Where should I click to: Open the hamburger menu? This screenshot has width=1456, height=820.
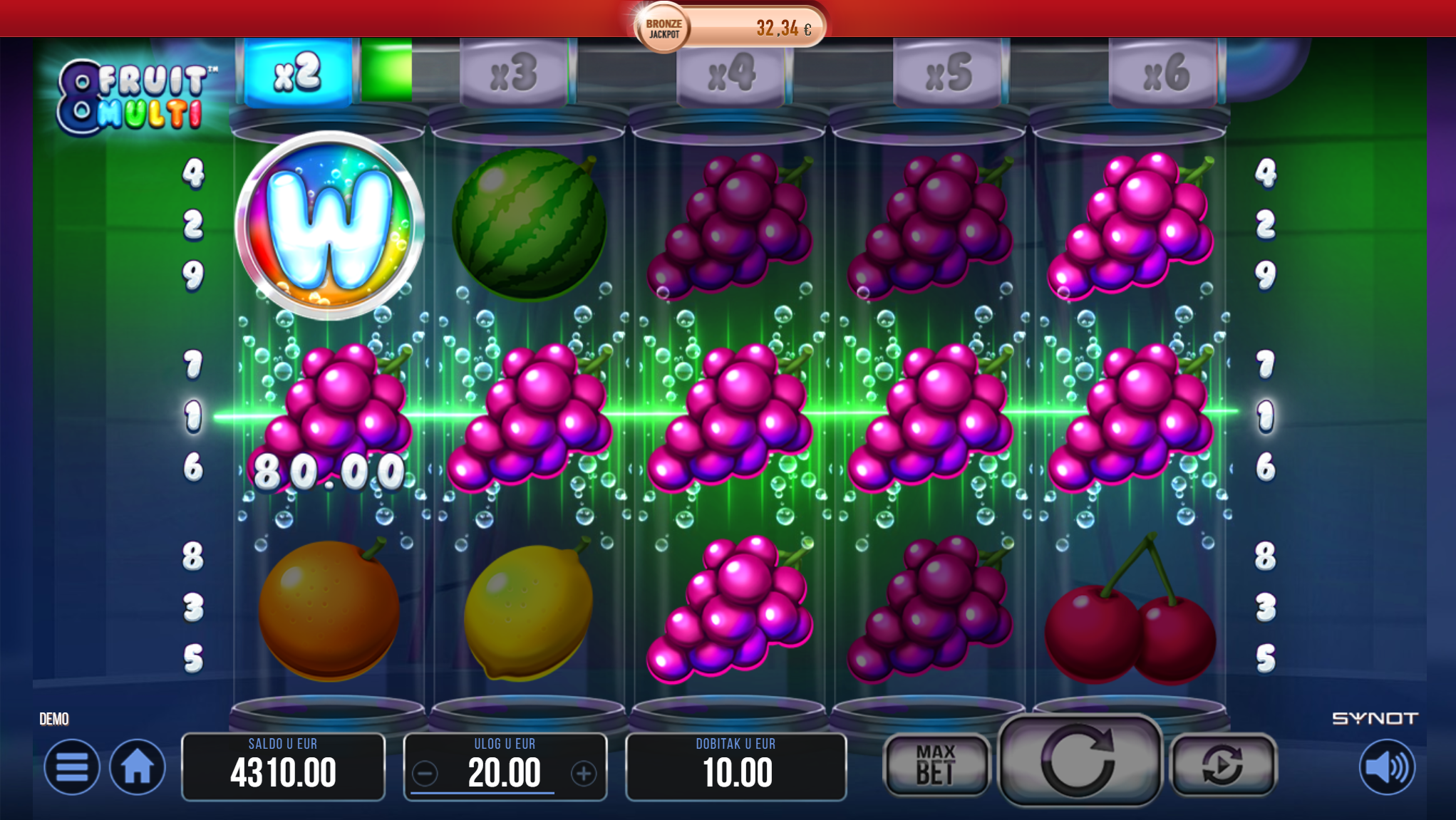(71, 767)
